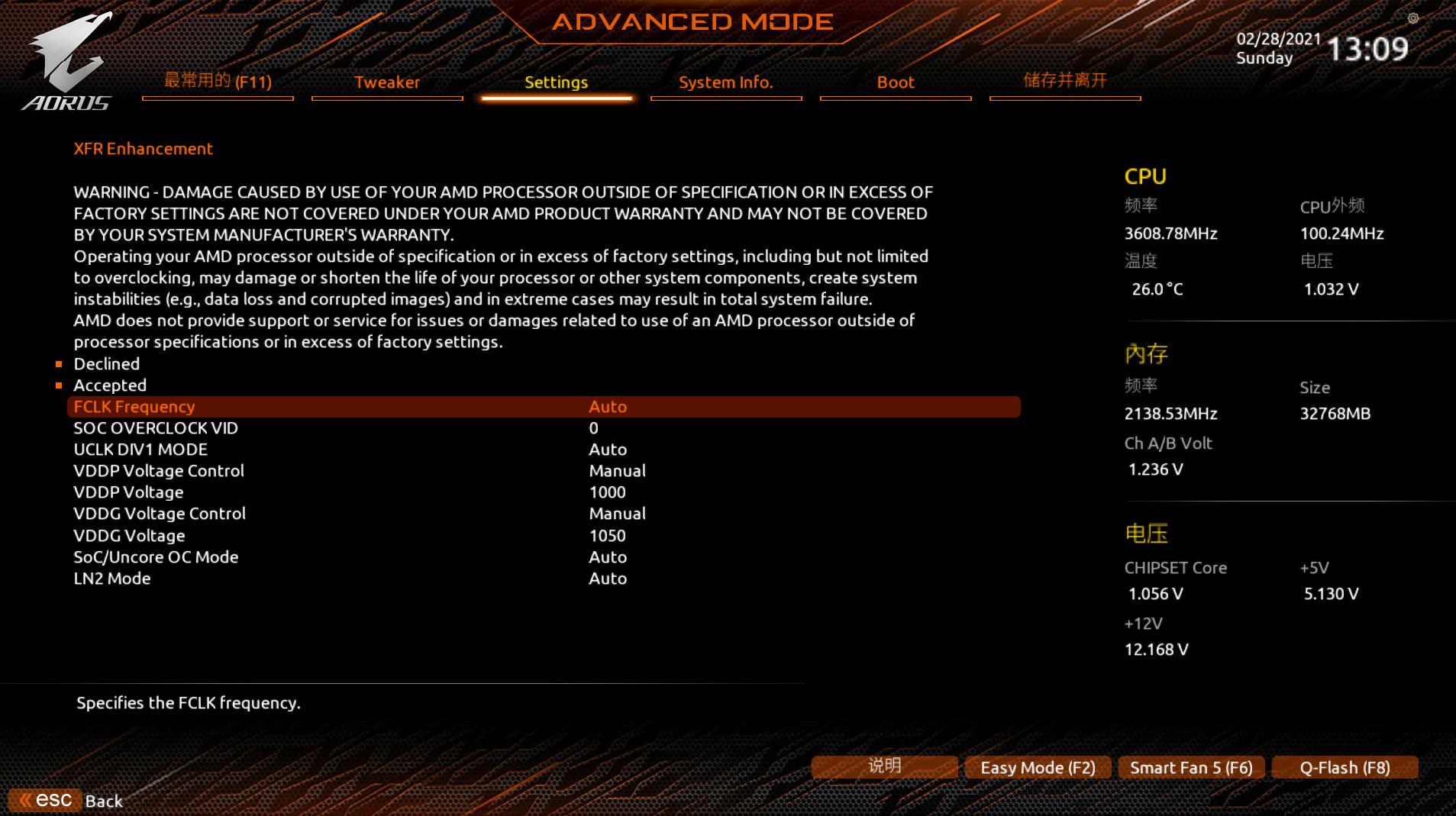Change the VDDP Voltage Control setting
This screenshot has height=816, width=1456.
click(x=616, y=471)
